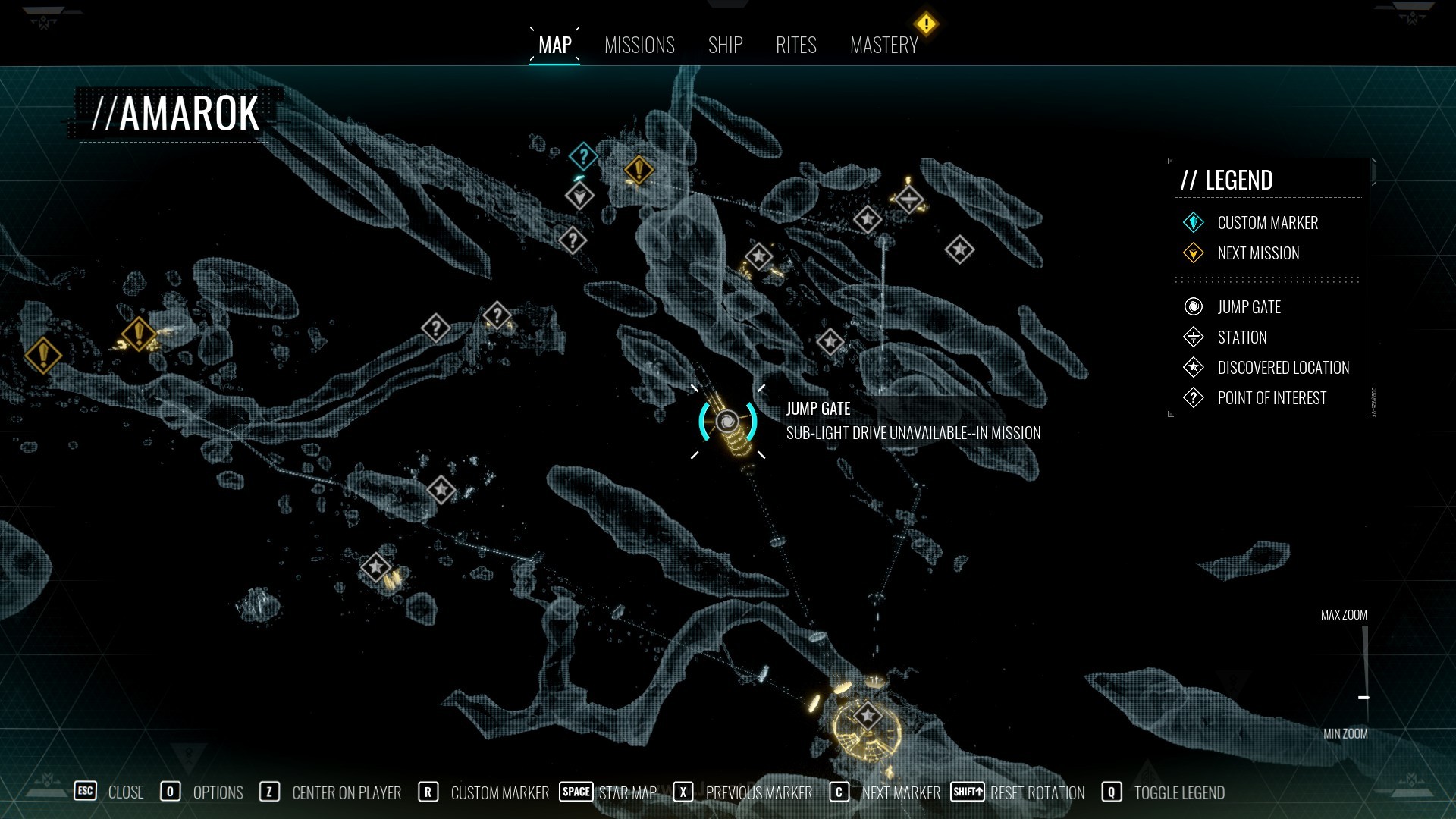Switch to the Missions tab
This screenshot has height=819, width=1456.
(639, 45)
